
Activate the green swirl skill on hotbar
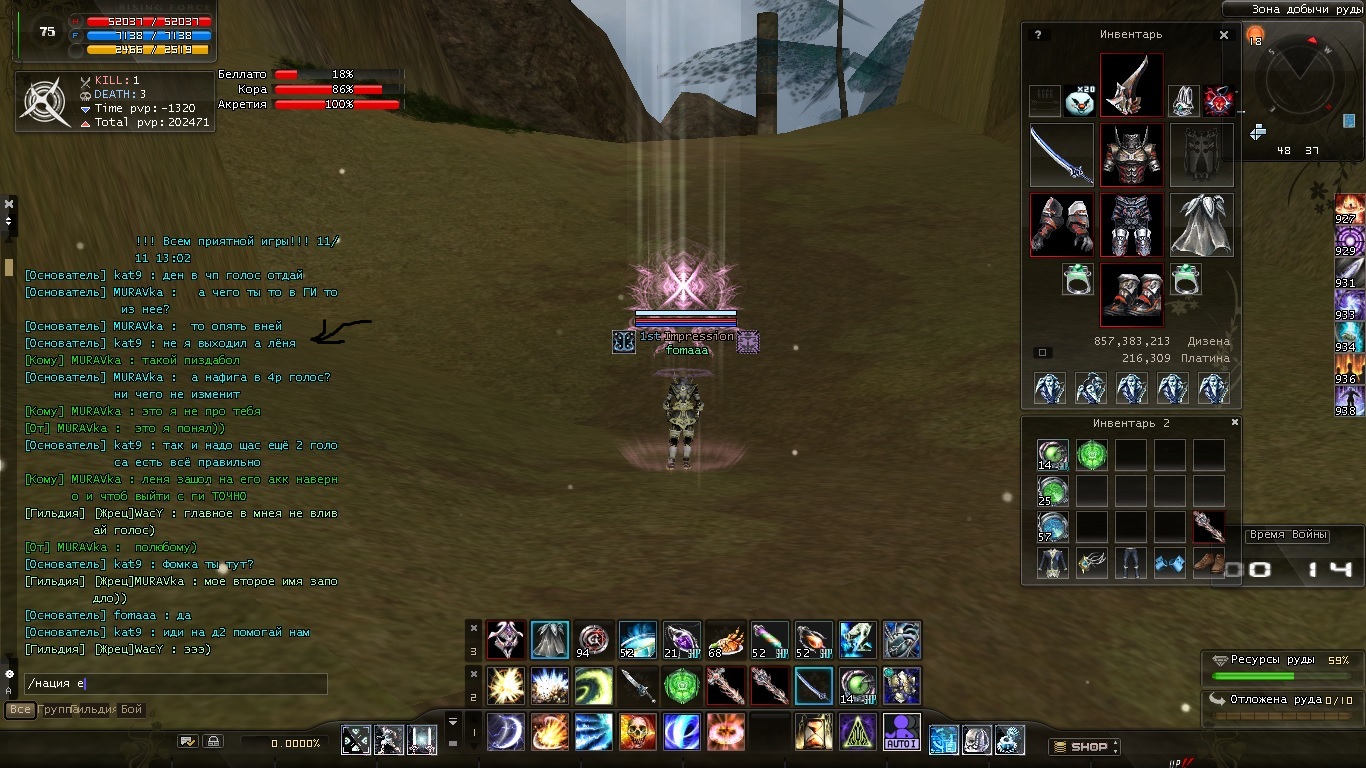593,686
